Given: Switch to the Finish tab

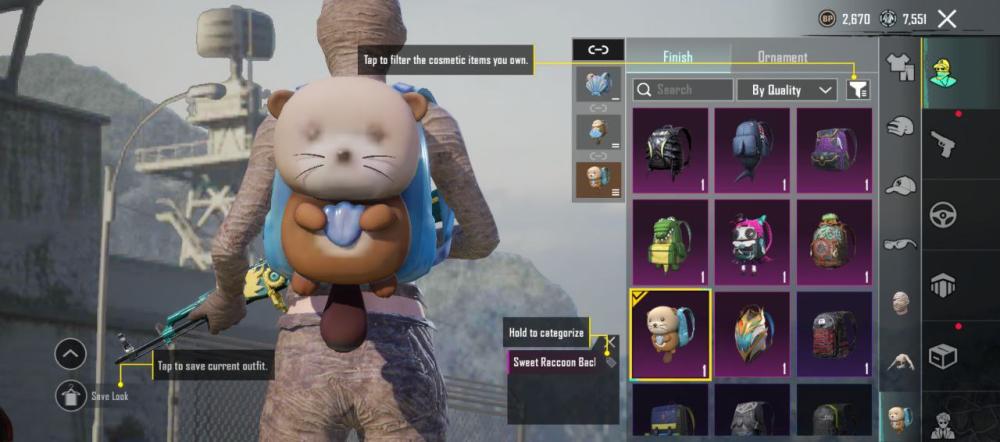Looking at the screenshot, I should 677,57.
